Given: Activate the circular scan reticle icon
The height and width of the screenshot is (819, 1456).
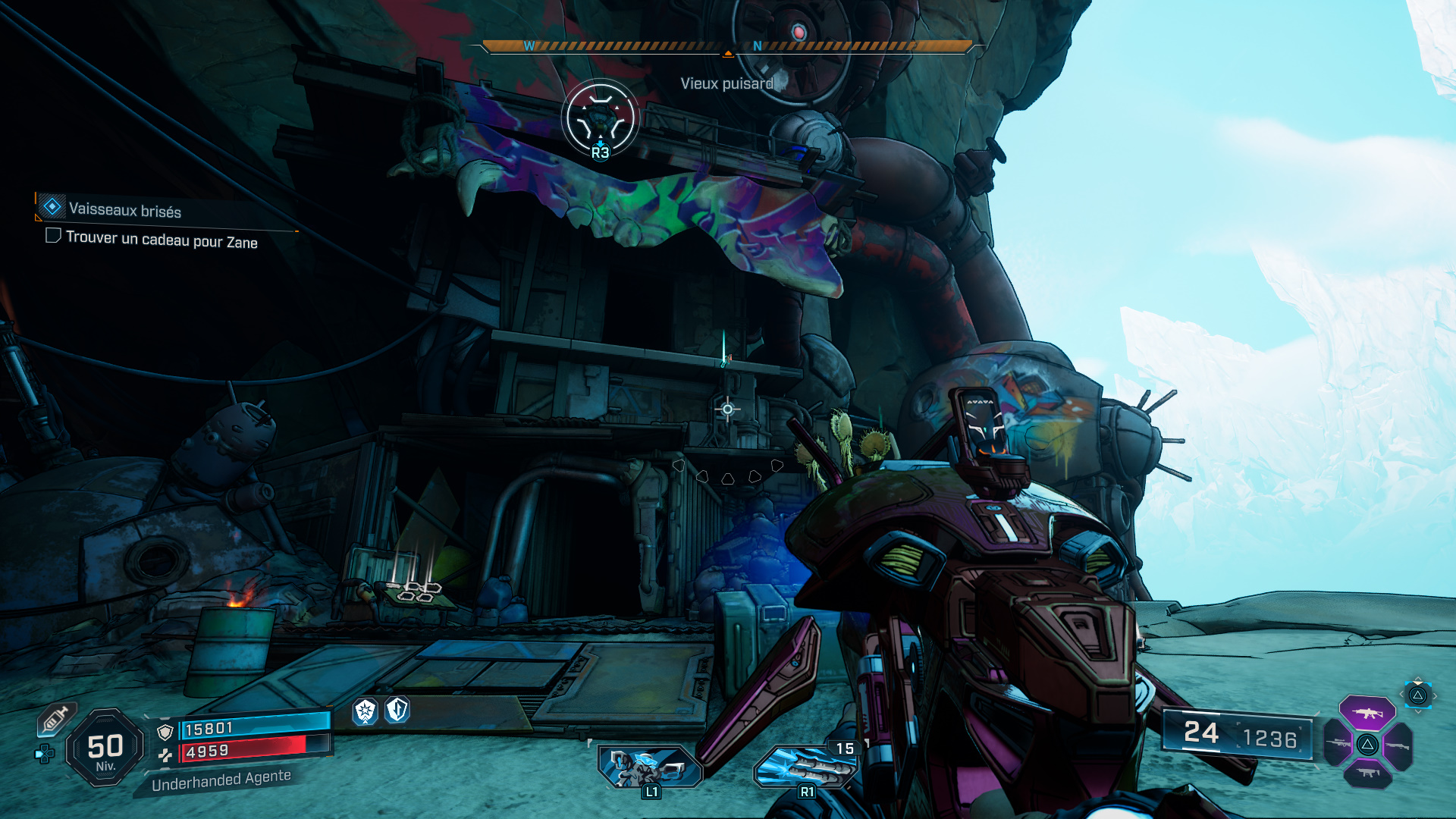Looking at the screenshot, I should [600, 119].
